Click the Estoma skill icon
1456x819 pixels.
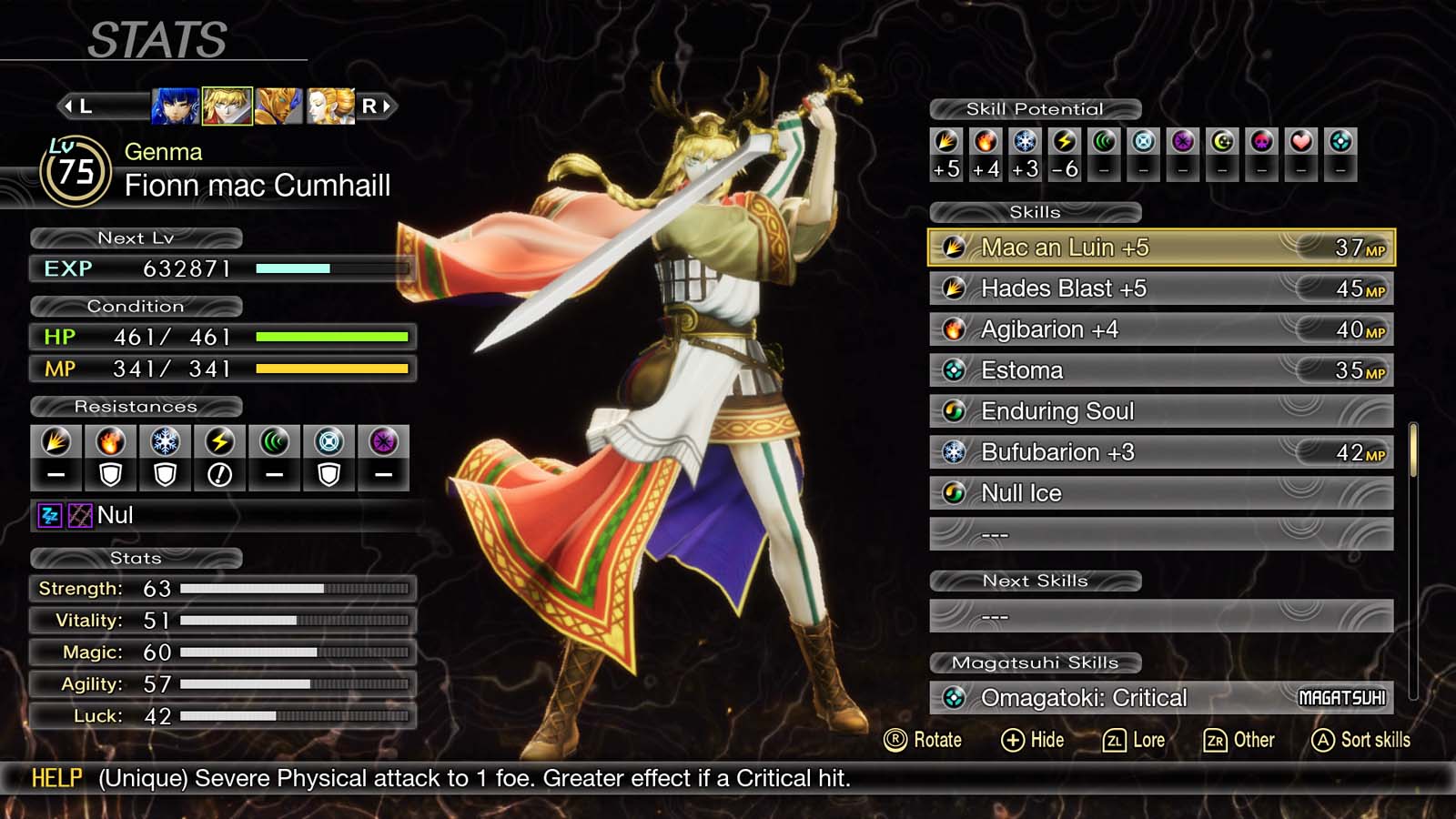pyautogui.click(x=955, y=370)
